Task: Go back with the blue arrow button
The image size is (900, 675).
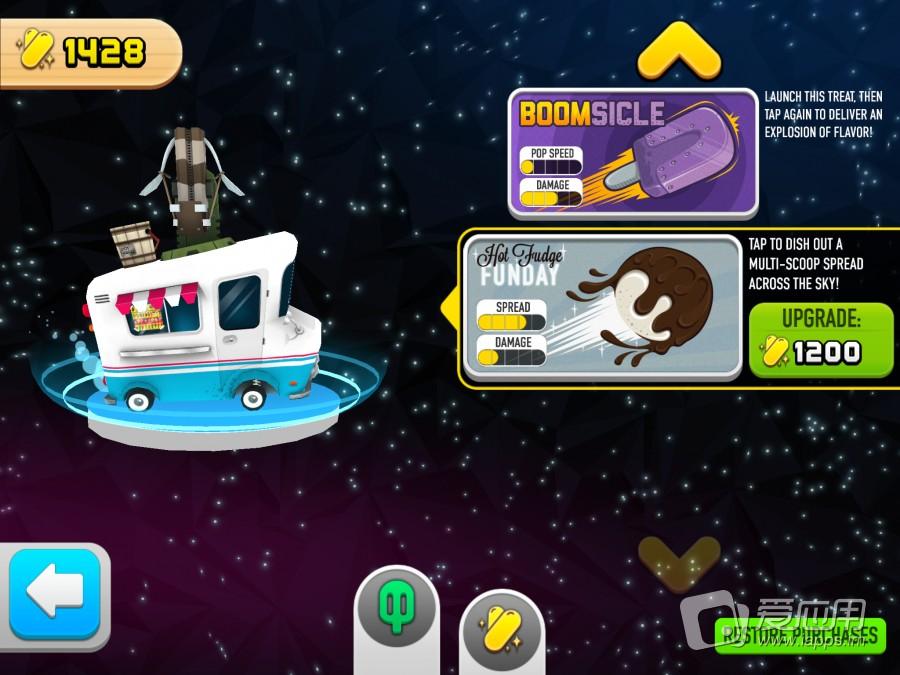Action: 55,595
